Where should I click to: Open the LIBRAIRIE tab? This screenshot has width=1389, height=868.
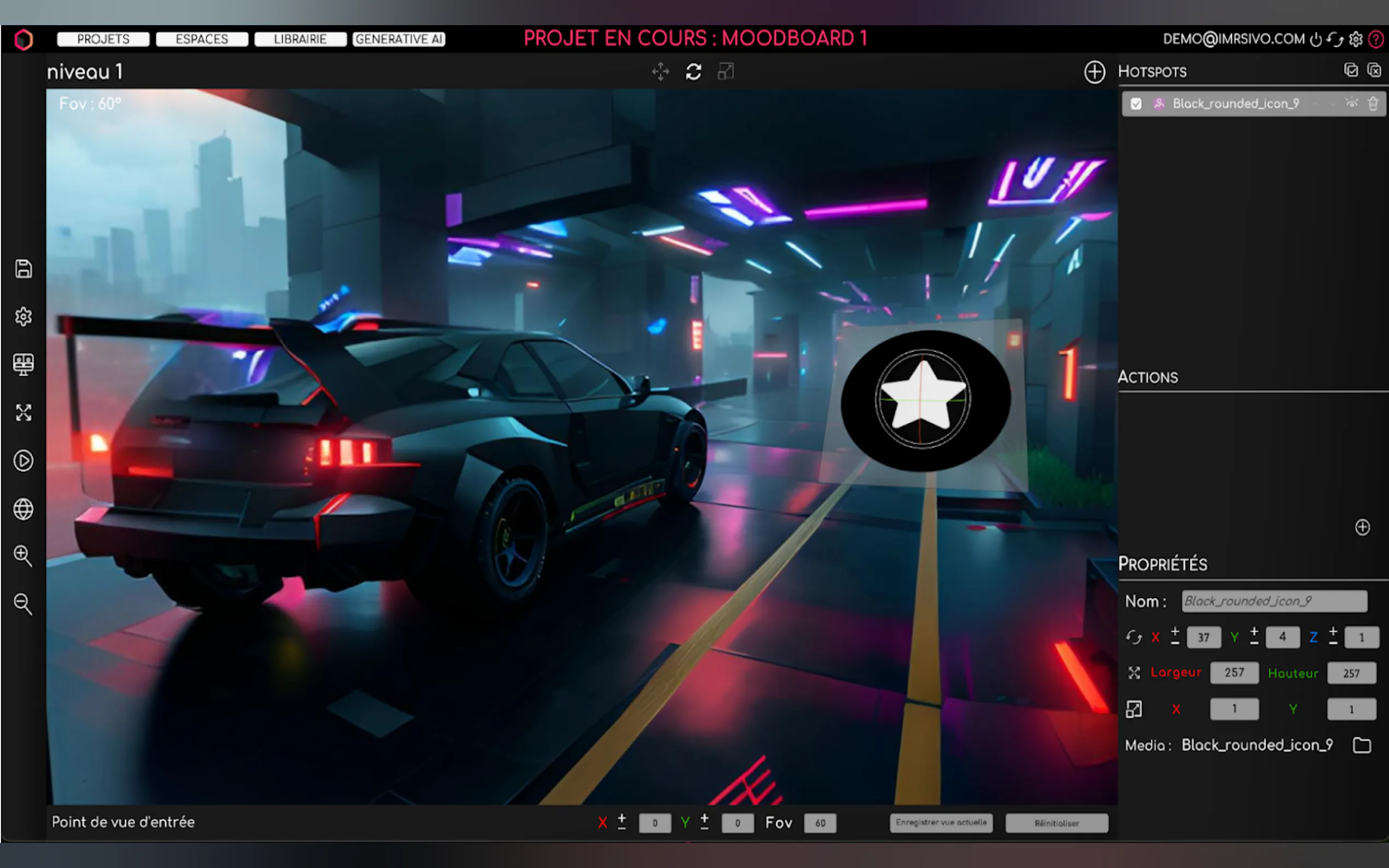(300, 39)
